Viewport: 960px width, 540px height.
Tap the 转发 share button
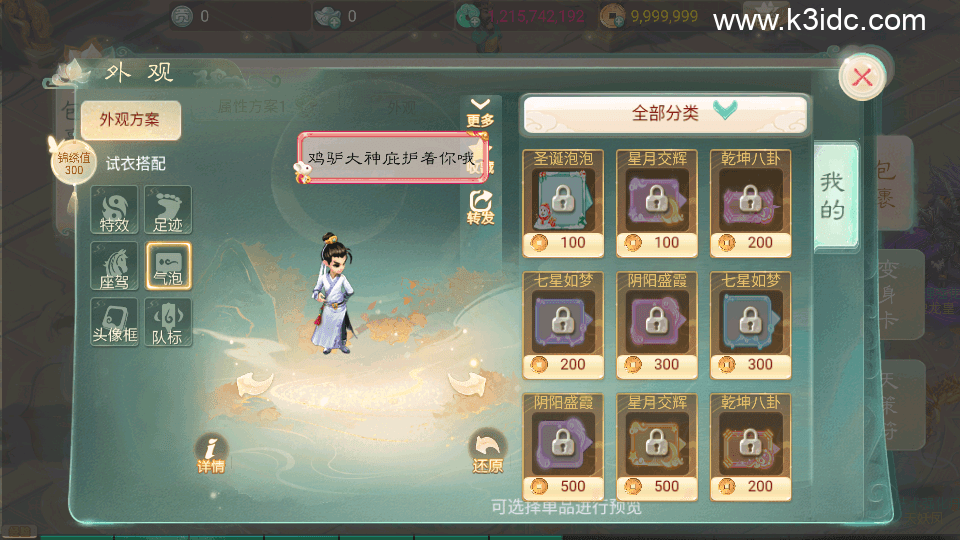click(x=481, y=207)
